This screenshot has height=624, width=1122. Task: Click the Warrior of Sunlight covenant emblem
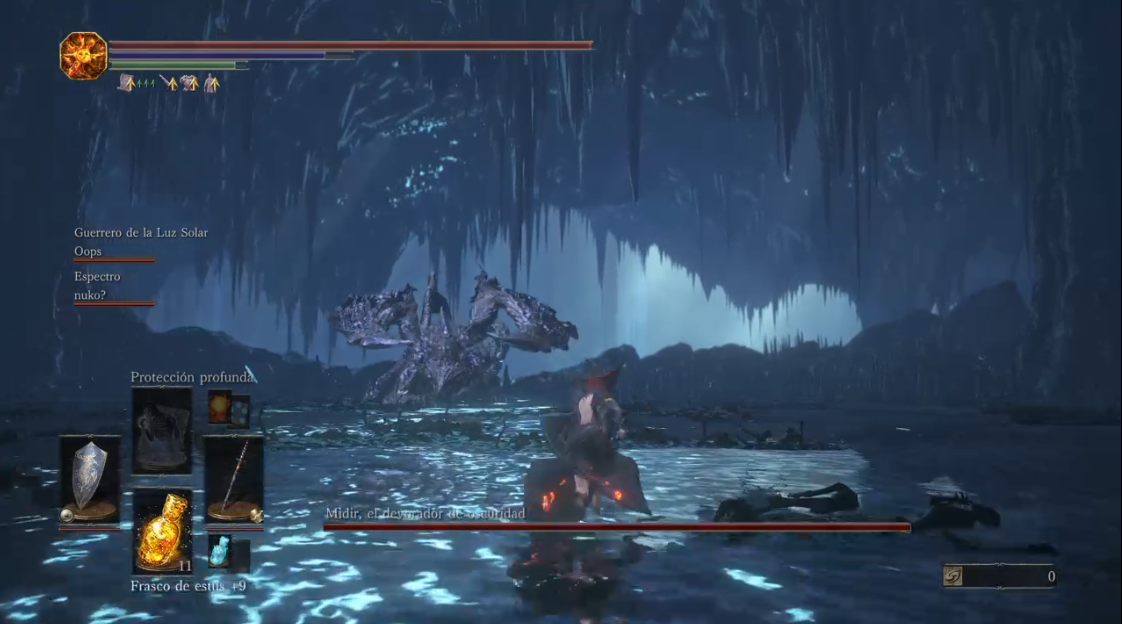84,56
